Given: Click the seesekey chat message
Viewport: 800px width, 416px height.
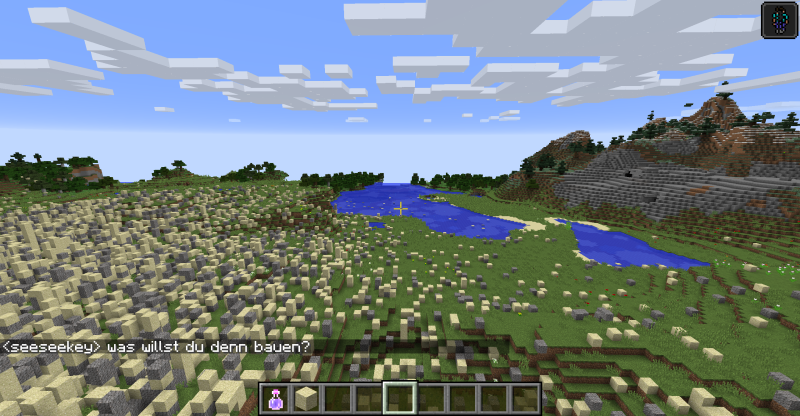Looking at the screenshot, I should [x=157, y=347].
